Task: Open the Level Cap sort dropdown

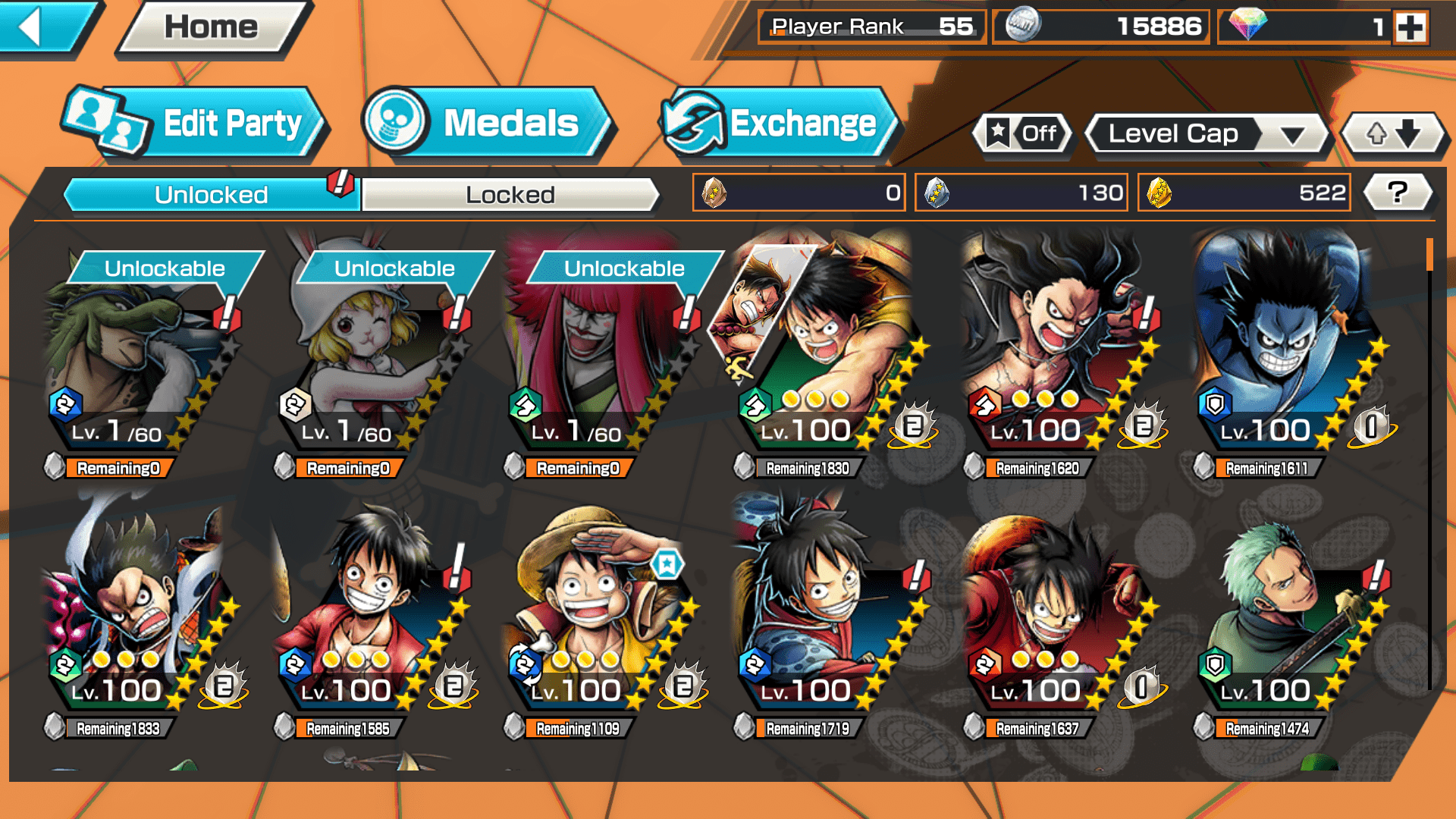Action: click(1206, 134)
